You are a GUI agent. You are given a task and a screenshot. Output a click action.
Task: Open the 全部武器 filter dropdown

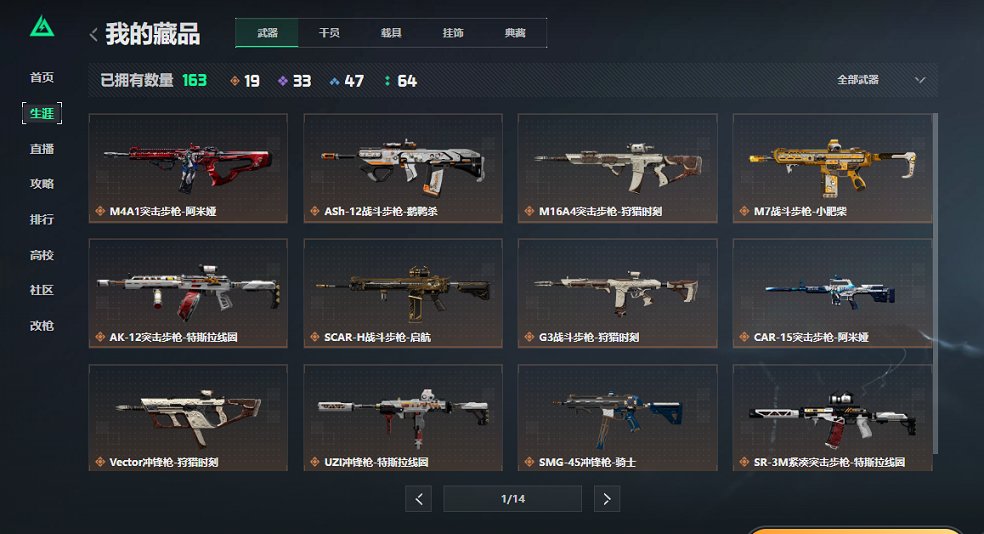coord(881,80)
